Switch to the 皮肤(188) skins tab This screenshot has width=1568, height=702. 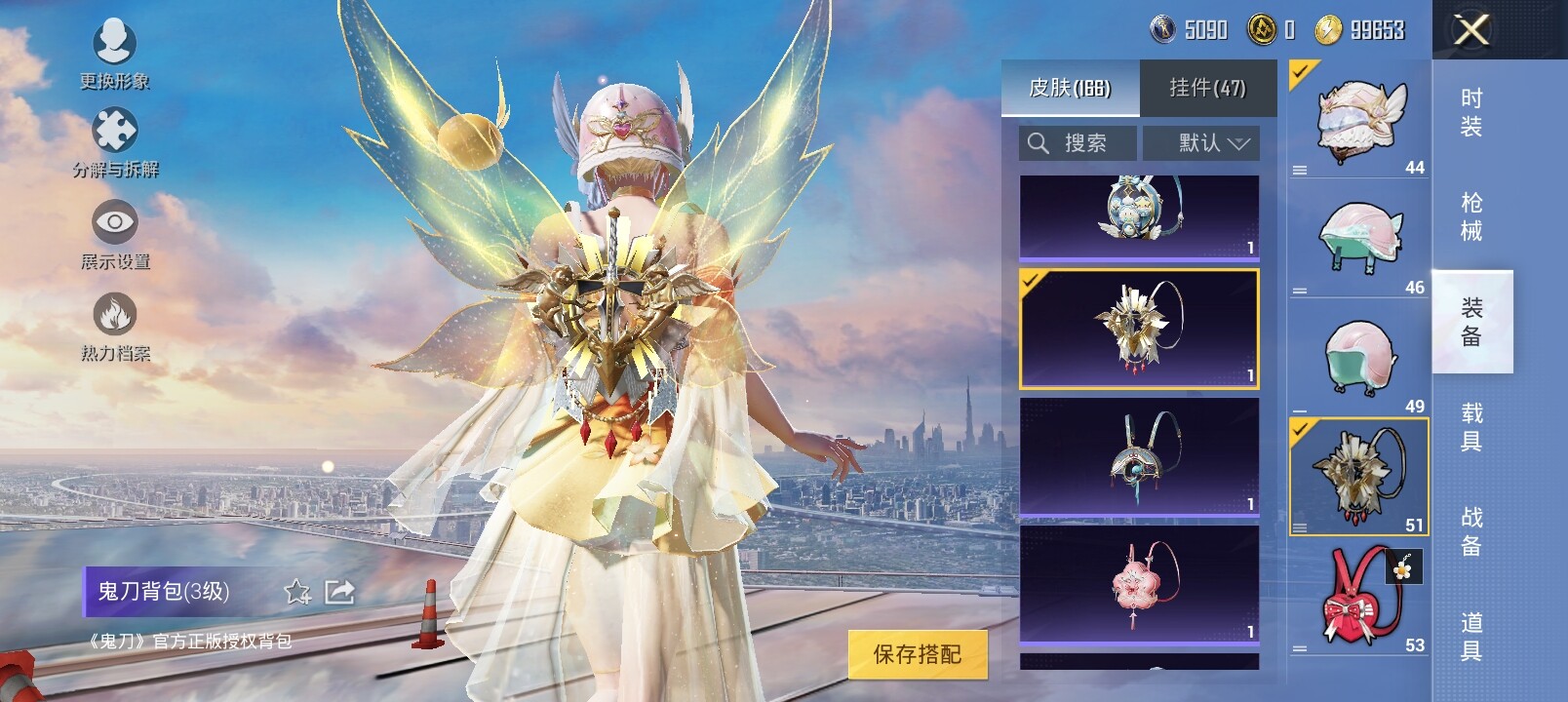(x=1070, y=89)
